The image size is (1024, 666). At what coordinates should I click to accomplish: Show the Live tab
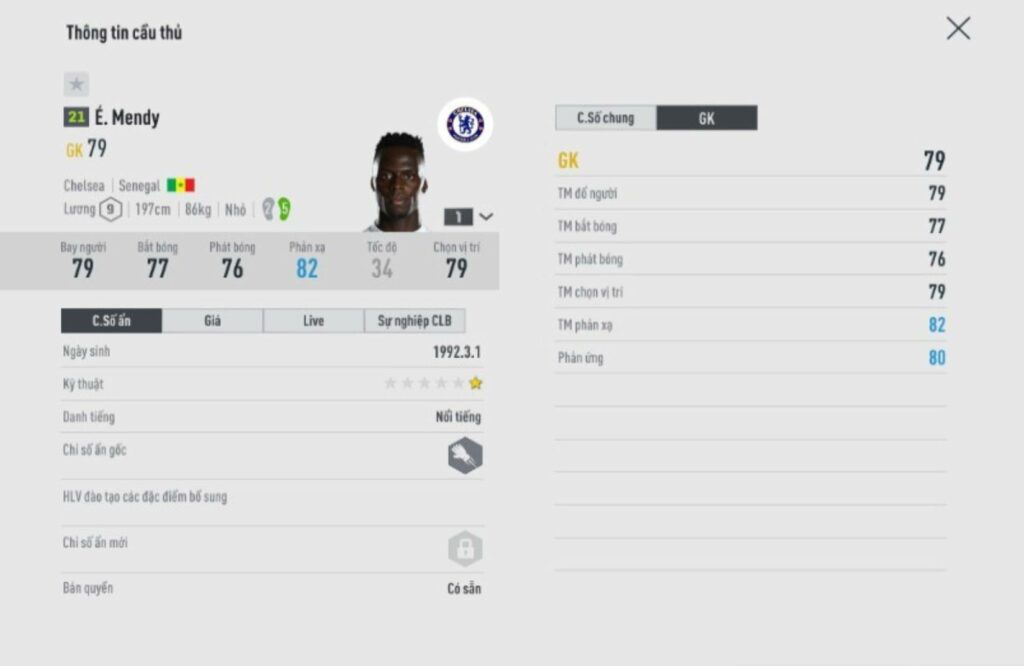coord(313,321)
